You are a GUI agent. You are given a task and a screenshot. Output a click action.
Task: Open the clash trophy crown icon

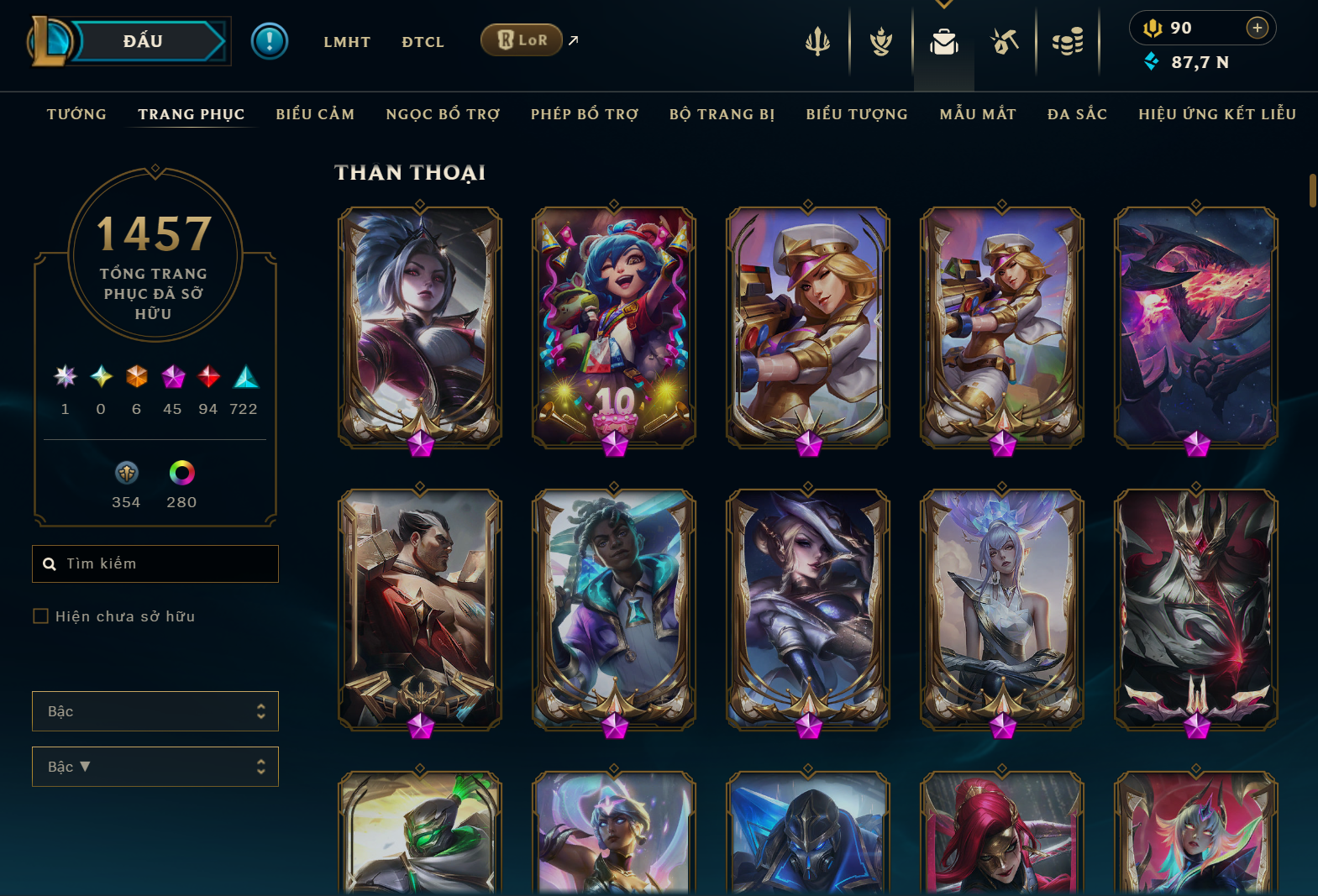(x=880, y=41)
